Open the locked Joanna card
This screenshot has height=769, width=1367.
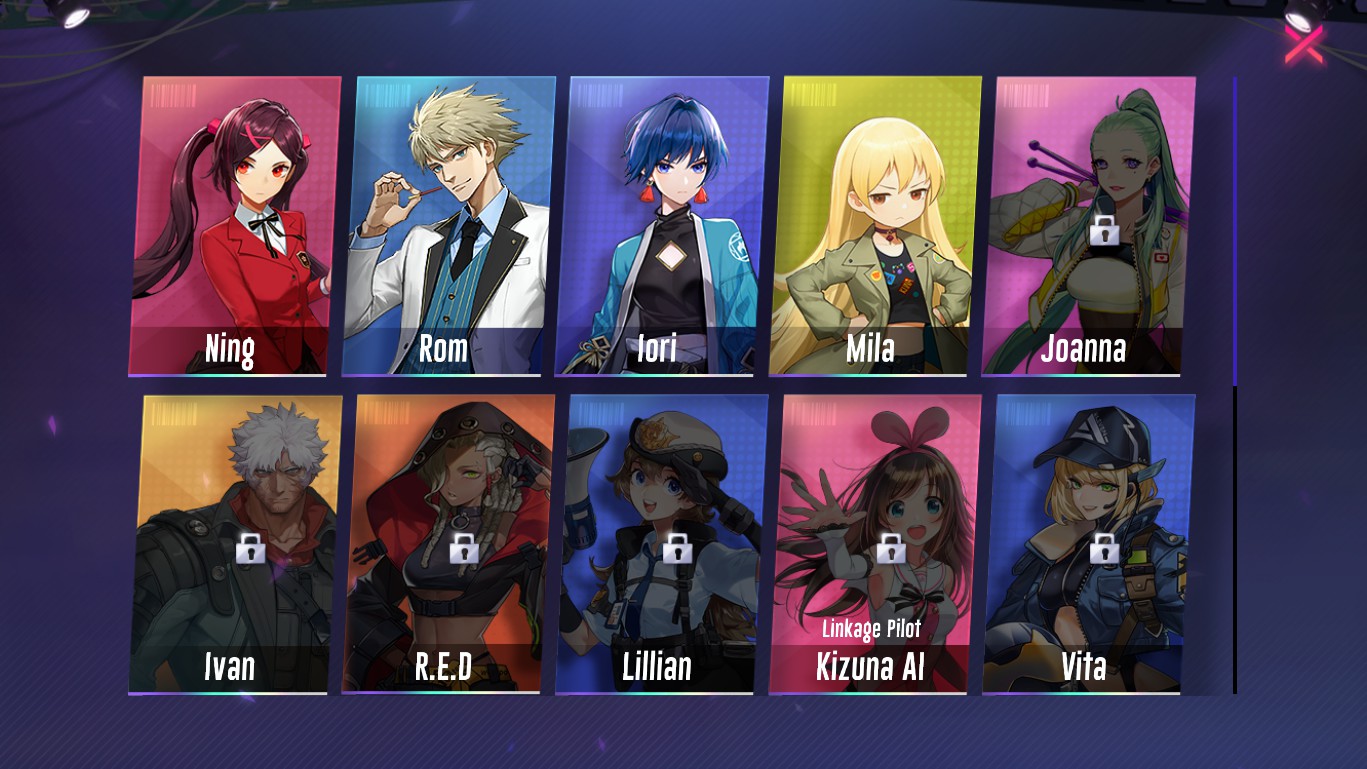(x=1088, y=226)
